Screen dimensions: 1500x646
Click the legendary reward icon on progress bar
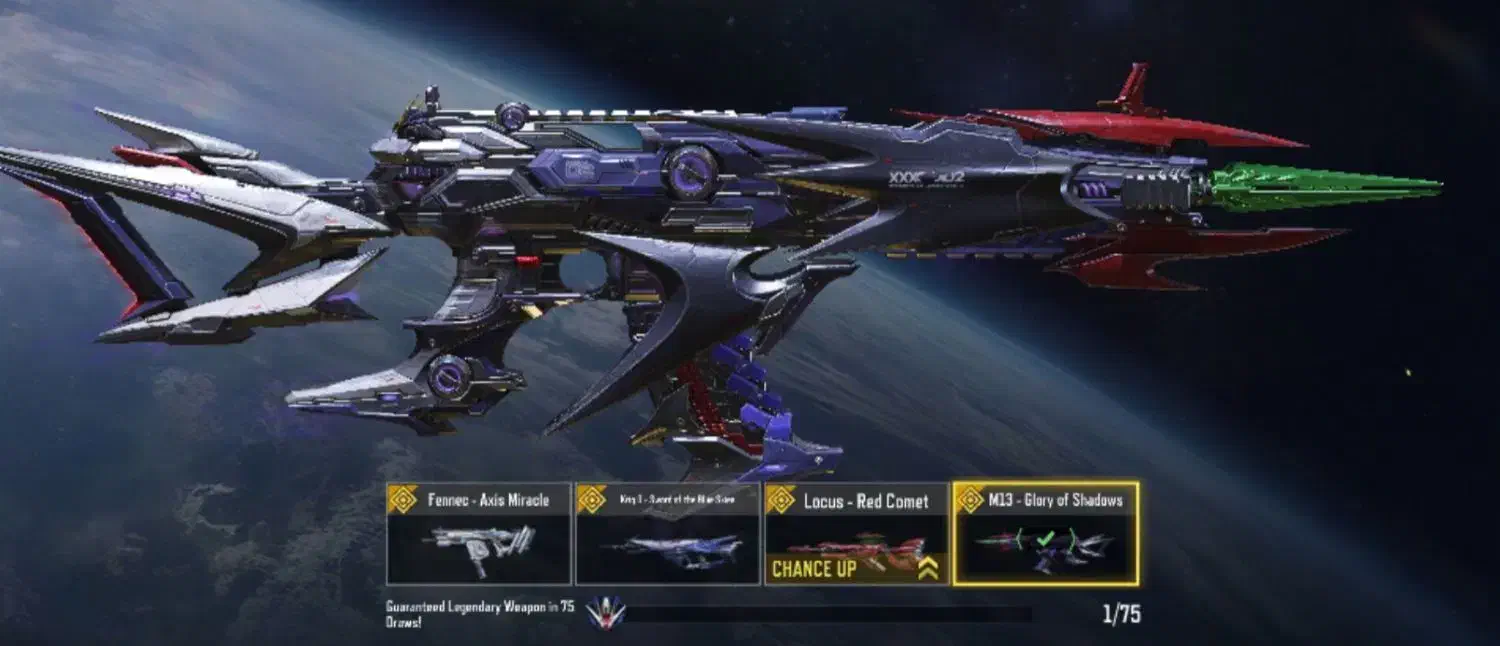coord(605,612)
